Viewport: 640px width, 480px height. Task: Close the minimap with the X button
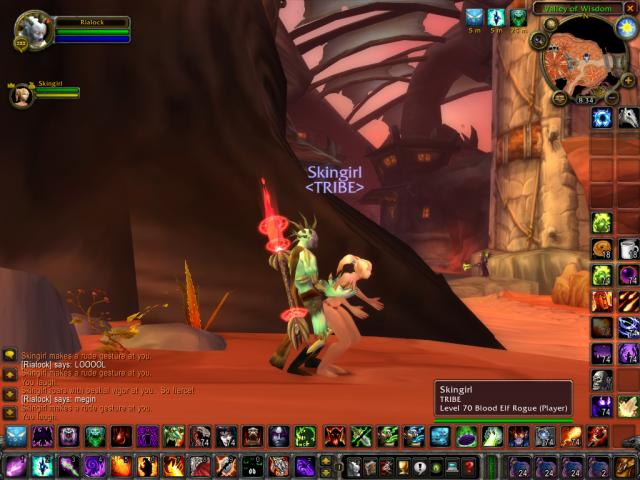pos(630,8)
